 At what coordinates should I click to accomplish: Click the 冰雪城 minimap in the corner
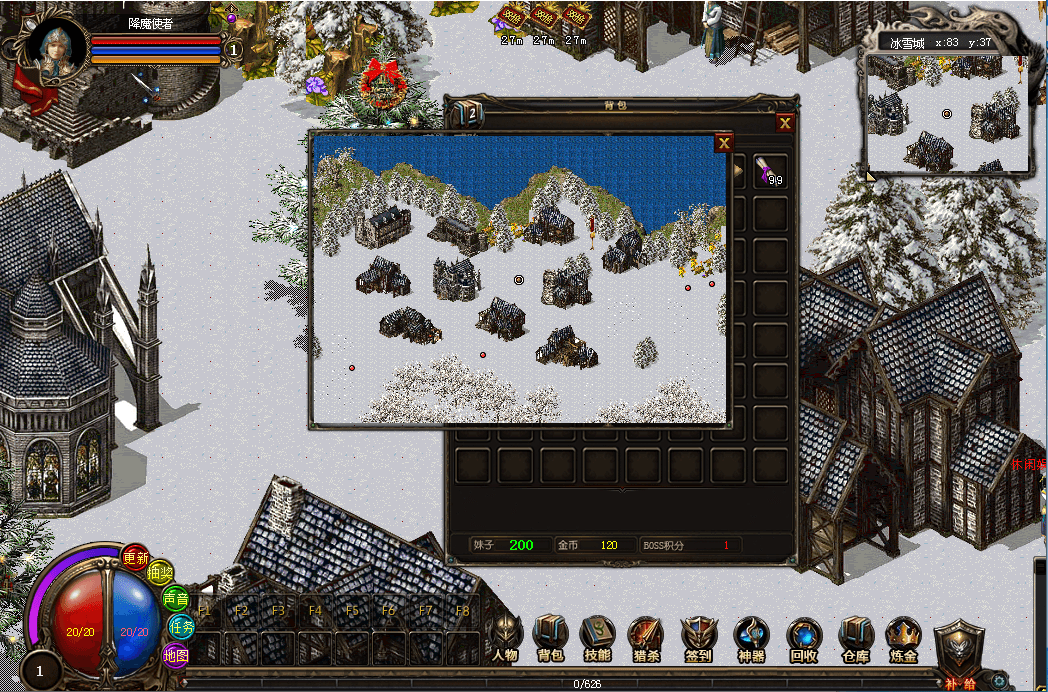pos(946,114)
